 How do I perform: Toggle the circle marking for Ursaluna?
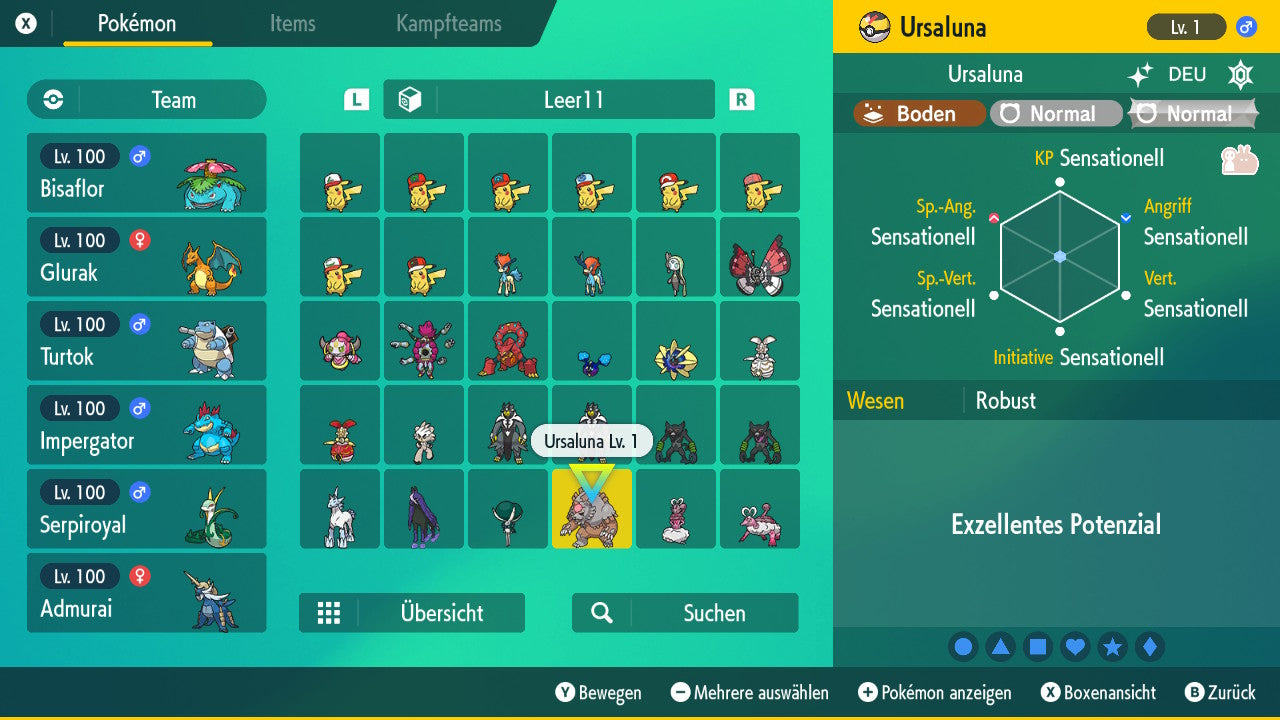(x=963, y=646)
